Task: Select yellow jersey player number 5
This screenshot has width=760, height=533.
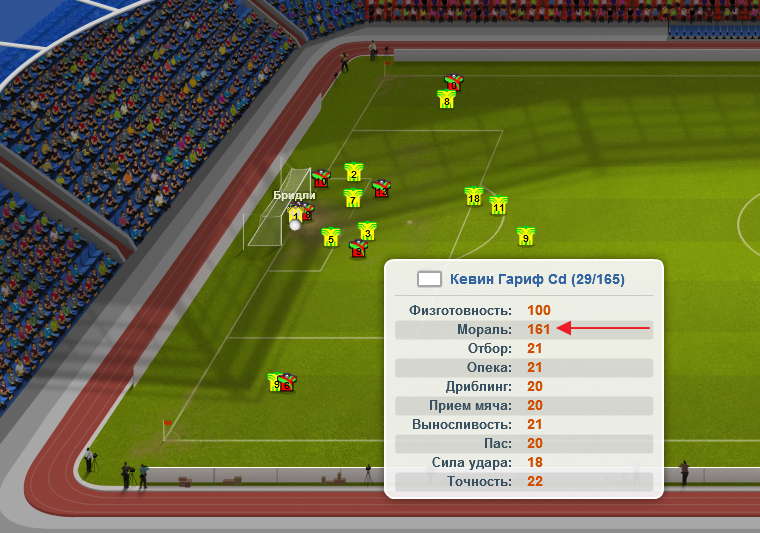Action: pyautogui.click(x=330, y=237)
